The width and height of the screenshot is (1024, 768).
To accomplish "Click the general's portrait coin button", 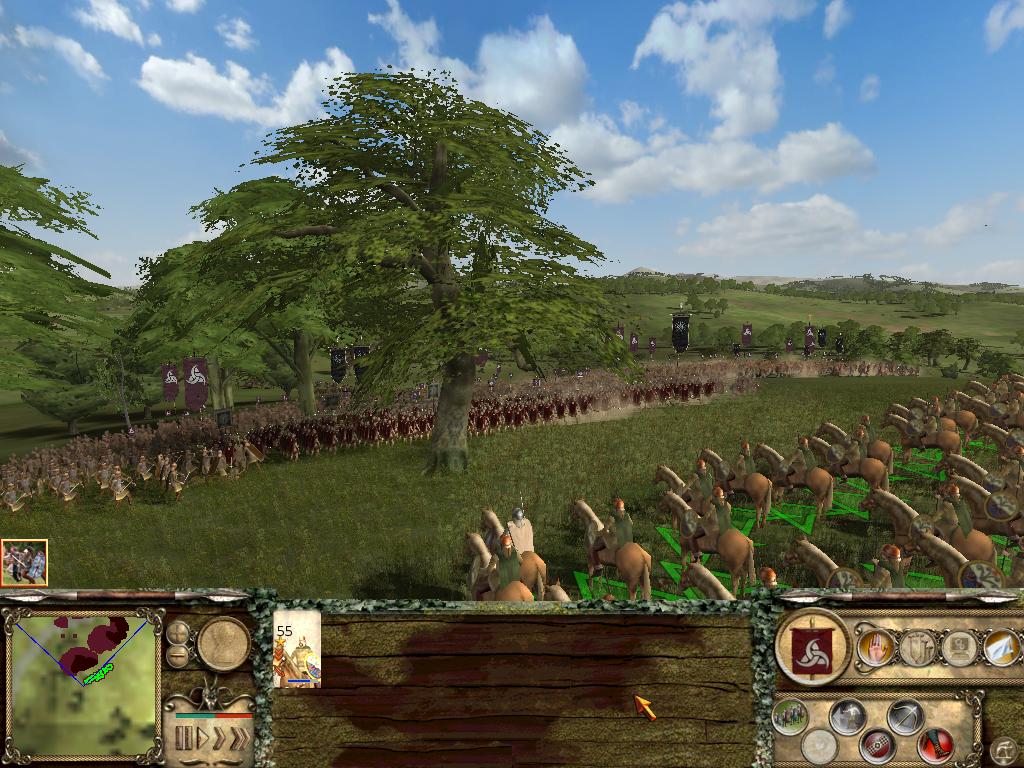I will [223, 643].
